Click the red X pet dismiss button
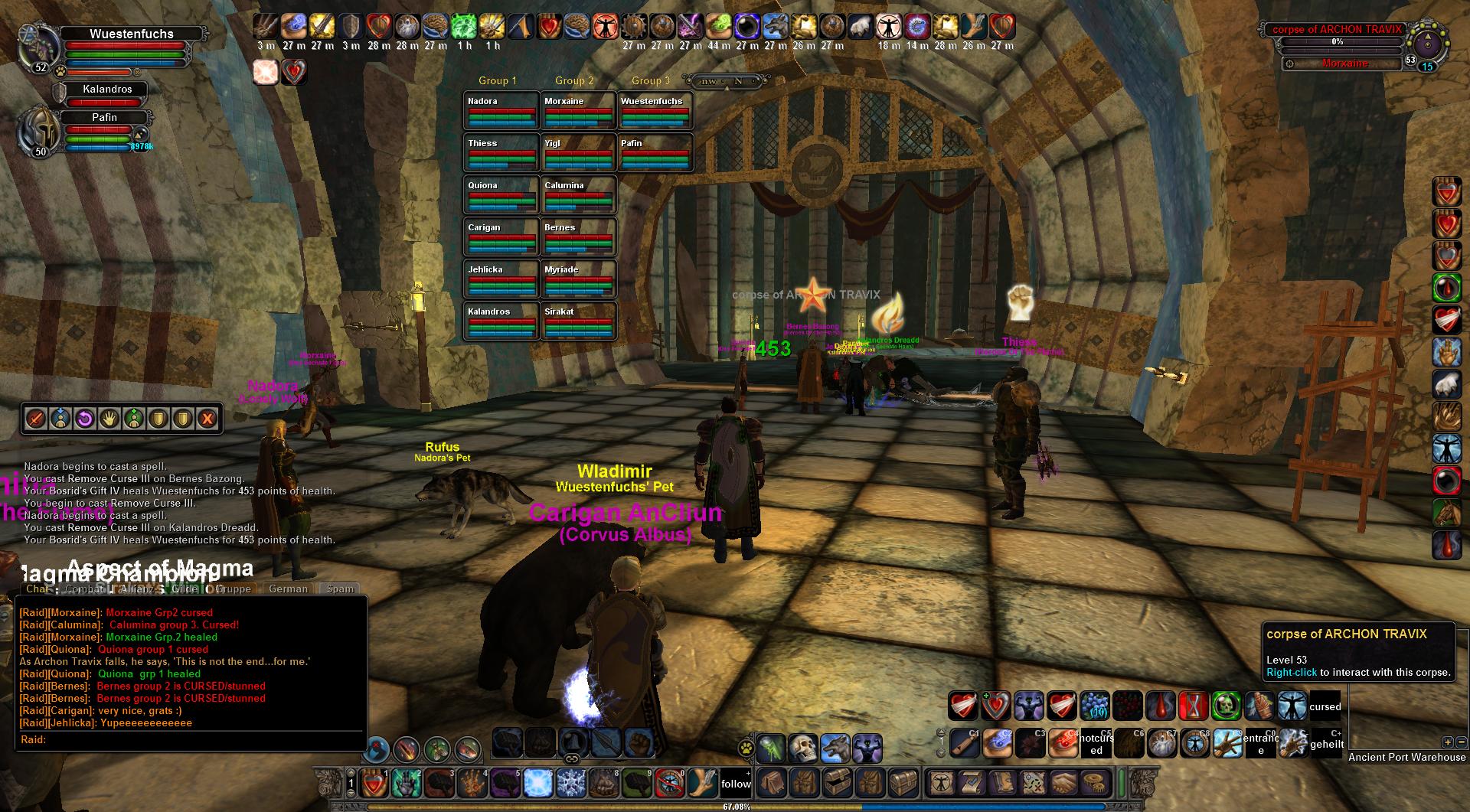The image size is (1470, 812). [x=207, y=419]
